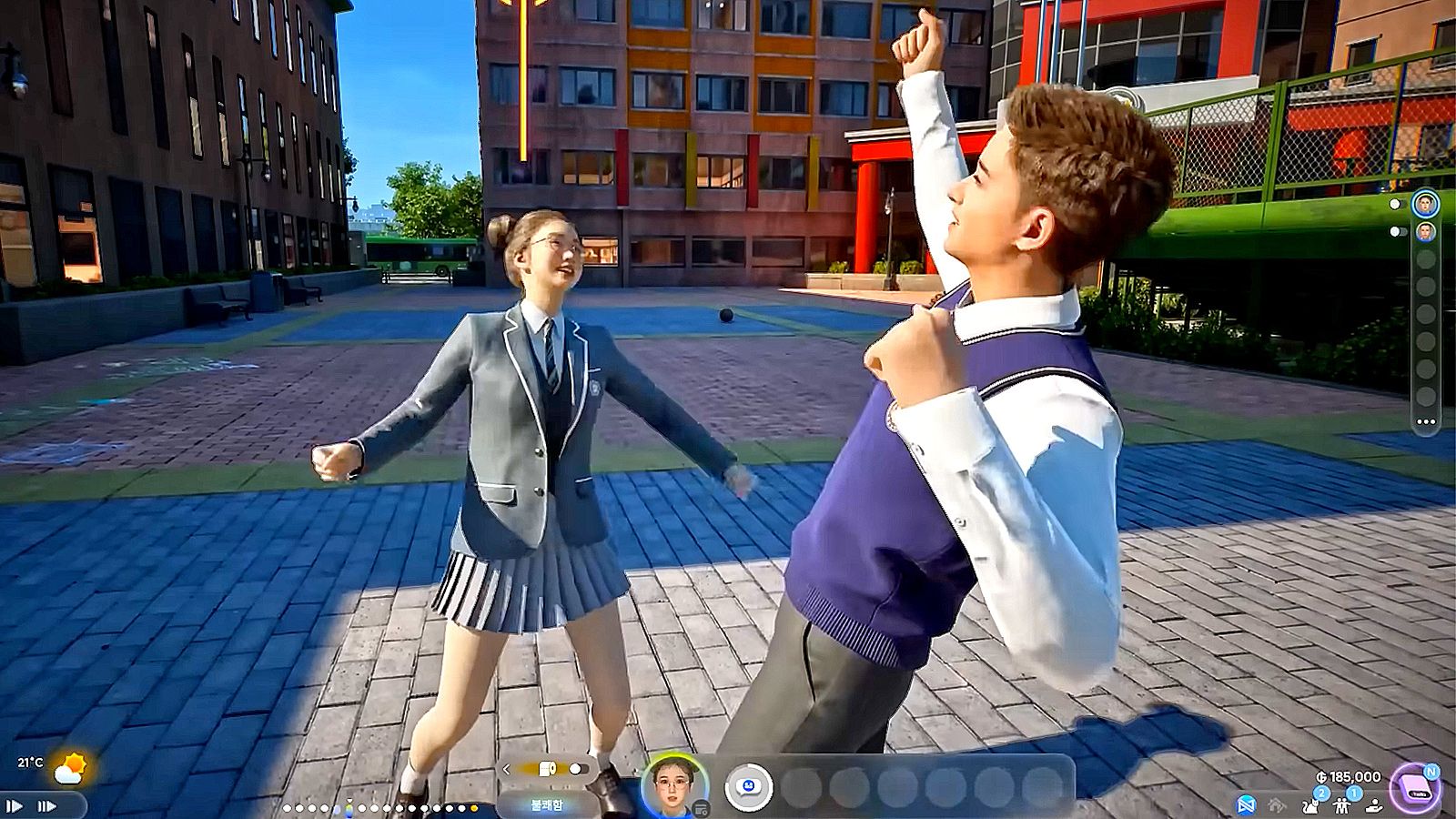Toggle the switch beside the first family portrait
The image size is (1456, 819).
[x=1396, y=205]
